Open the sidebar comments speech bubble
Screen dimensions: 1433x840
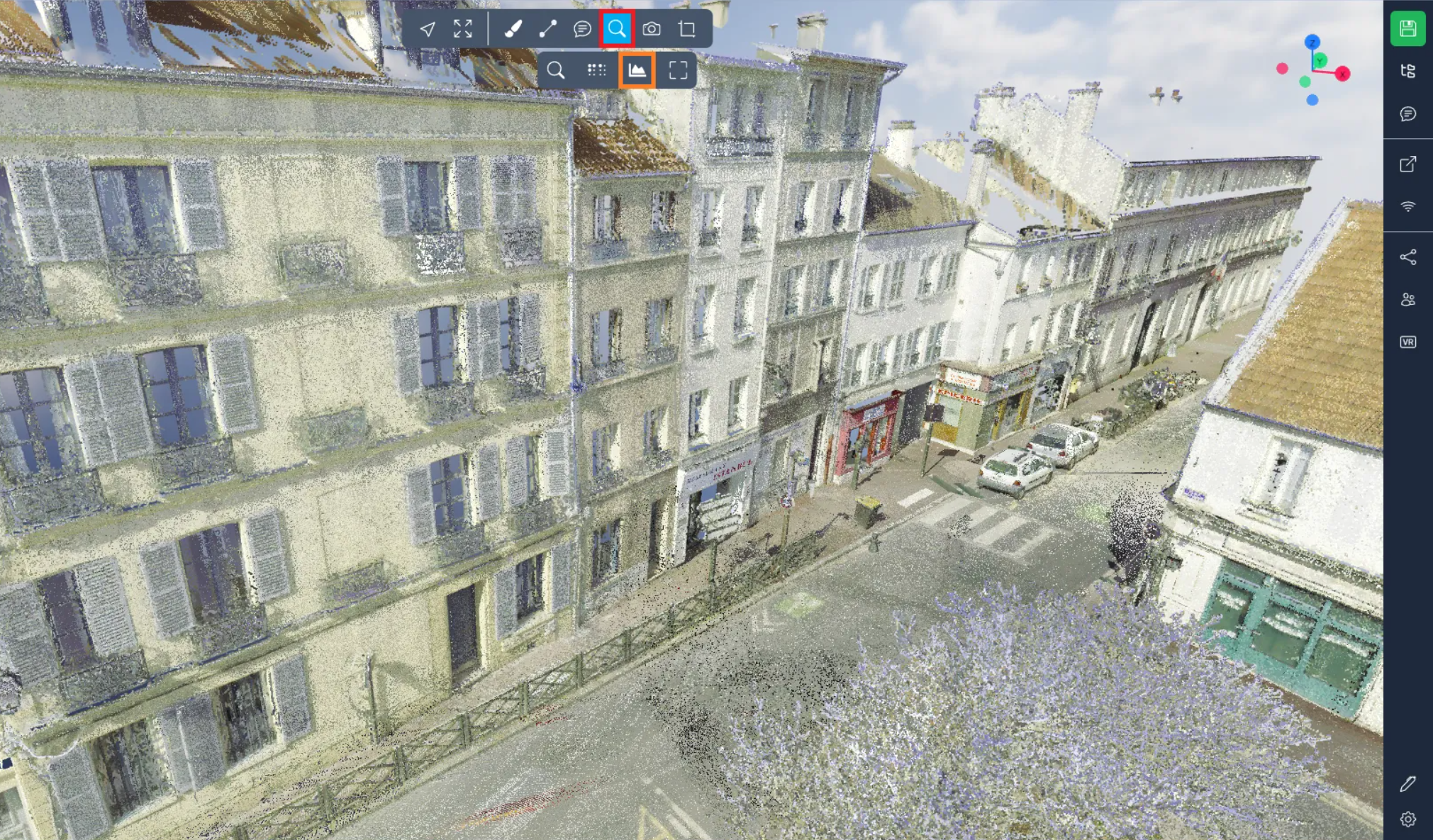coord(1407,114)
